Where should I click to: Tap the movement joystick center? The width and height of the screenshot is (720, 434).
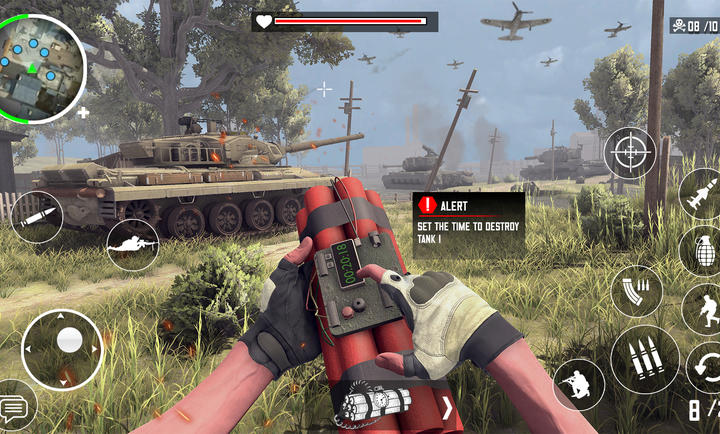[69, 341]
